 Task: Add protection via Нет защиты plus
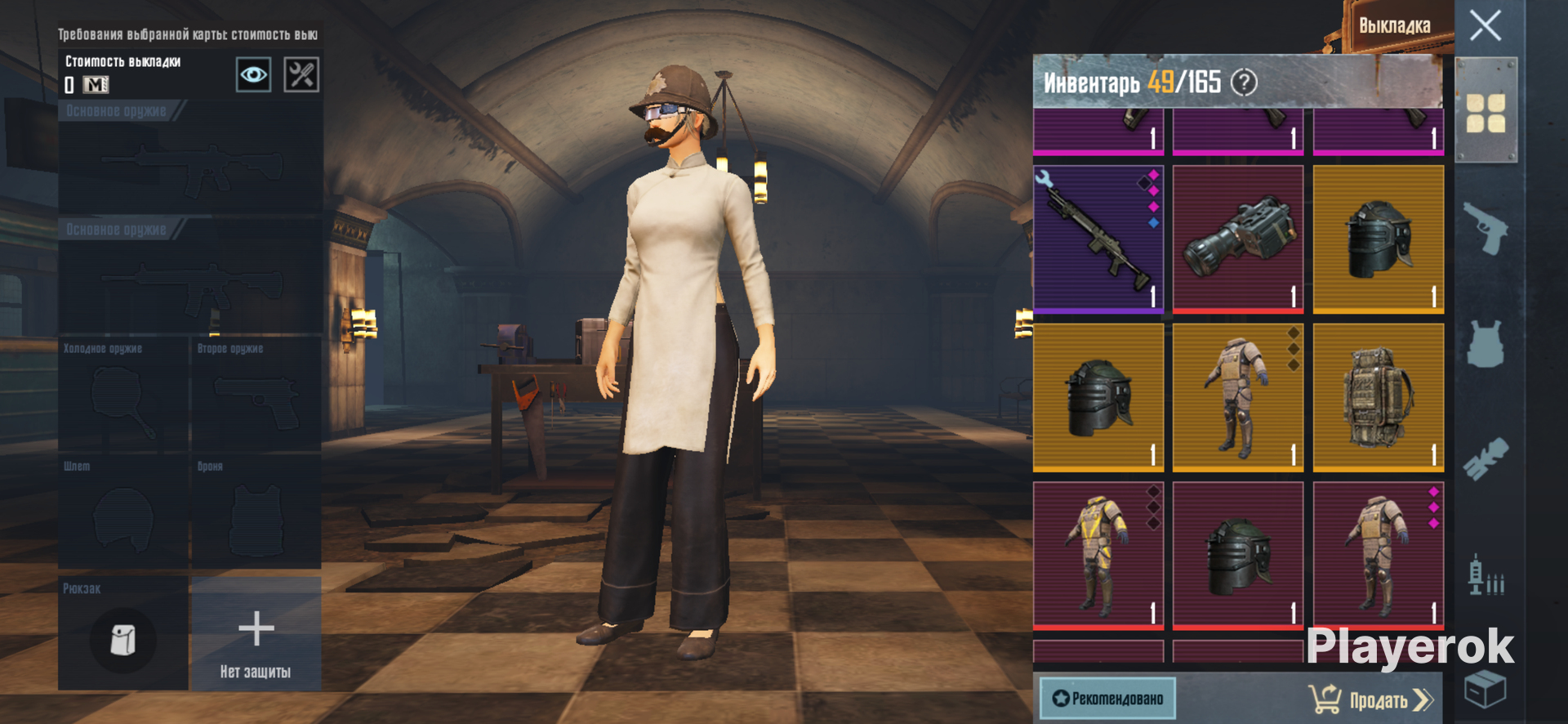click(x=256, y=633)
